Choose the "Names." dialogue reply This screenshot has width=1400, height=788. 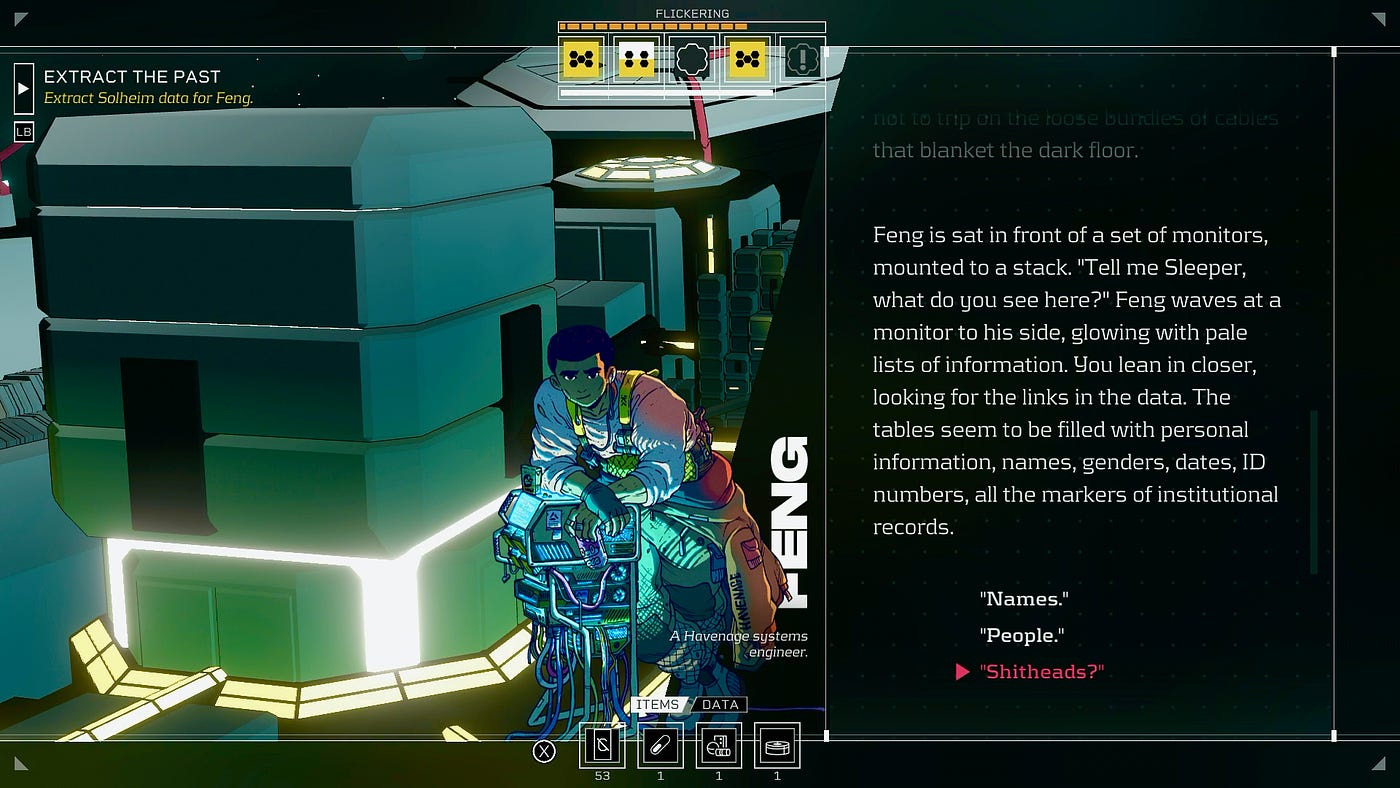[1024, 599]
